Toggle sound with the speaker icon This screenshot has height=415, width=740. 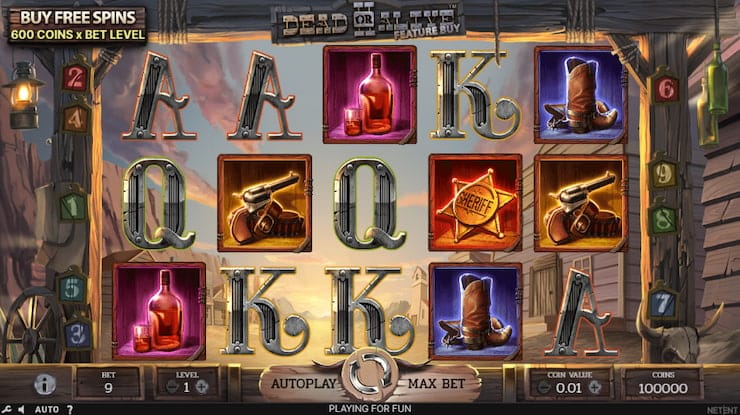click(23, 409)
